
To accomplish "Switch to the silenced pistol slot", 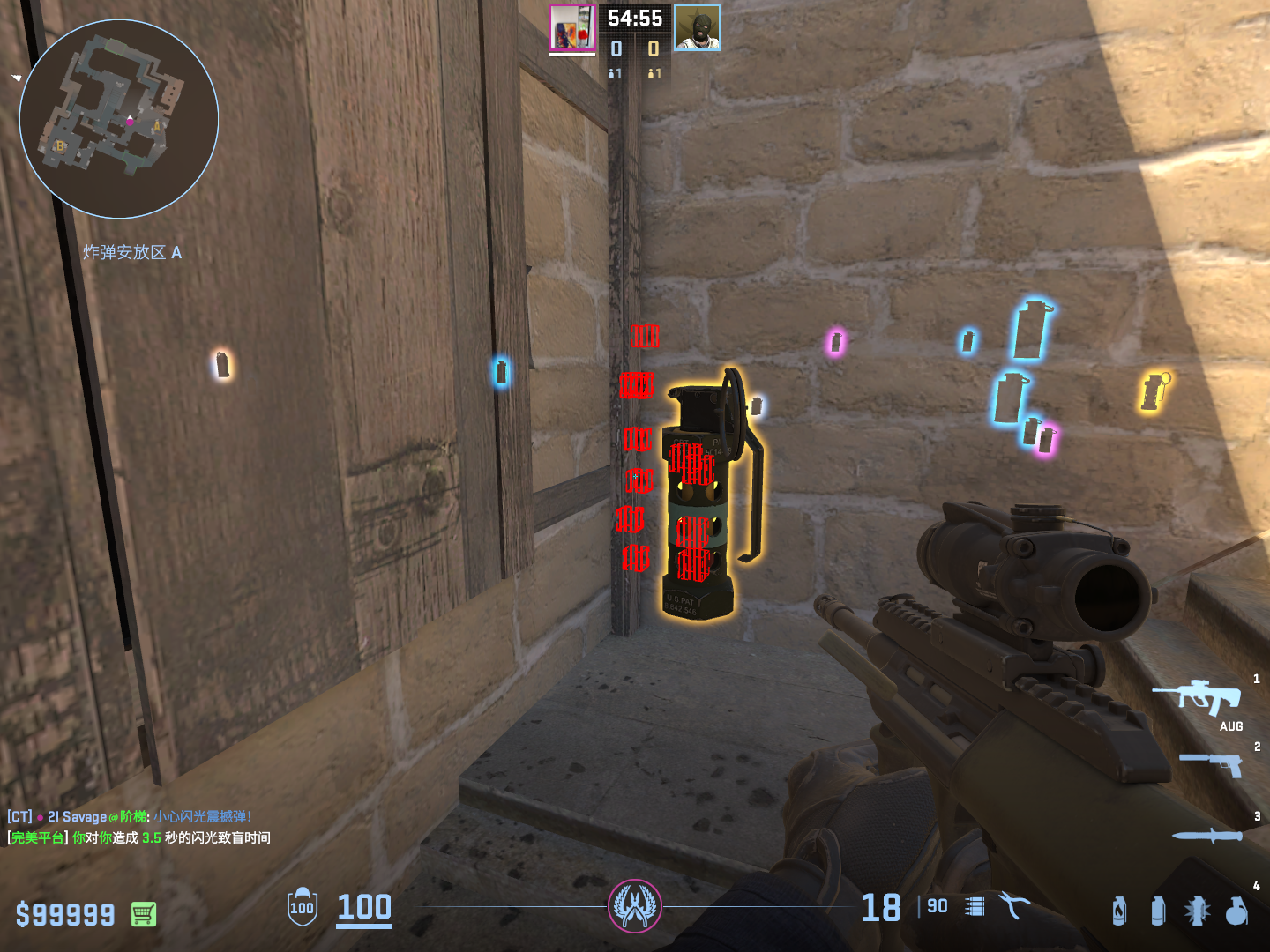I will (1211, 763).
